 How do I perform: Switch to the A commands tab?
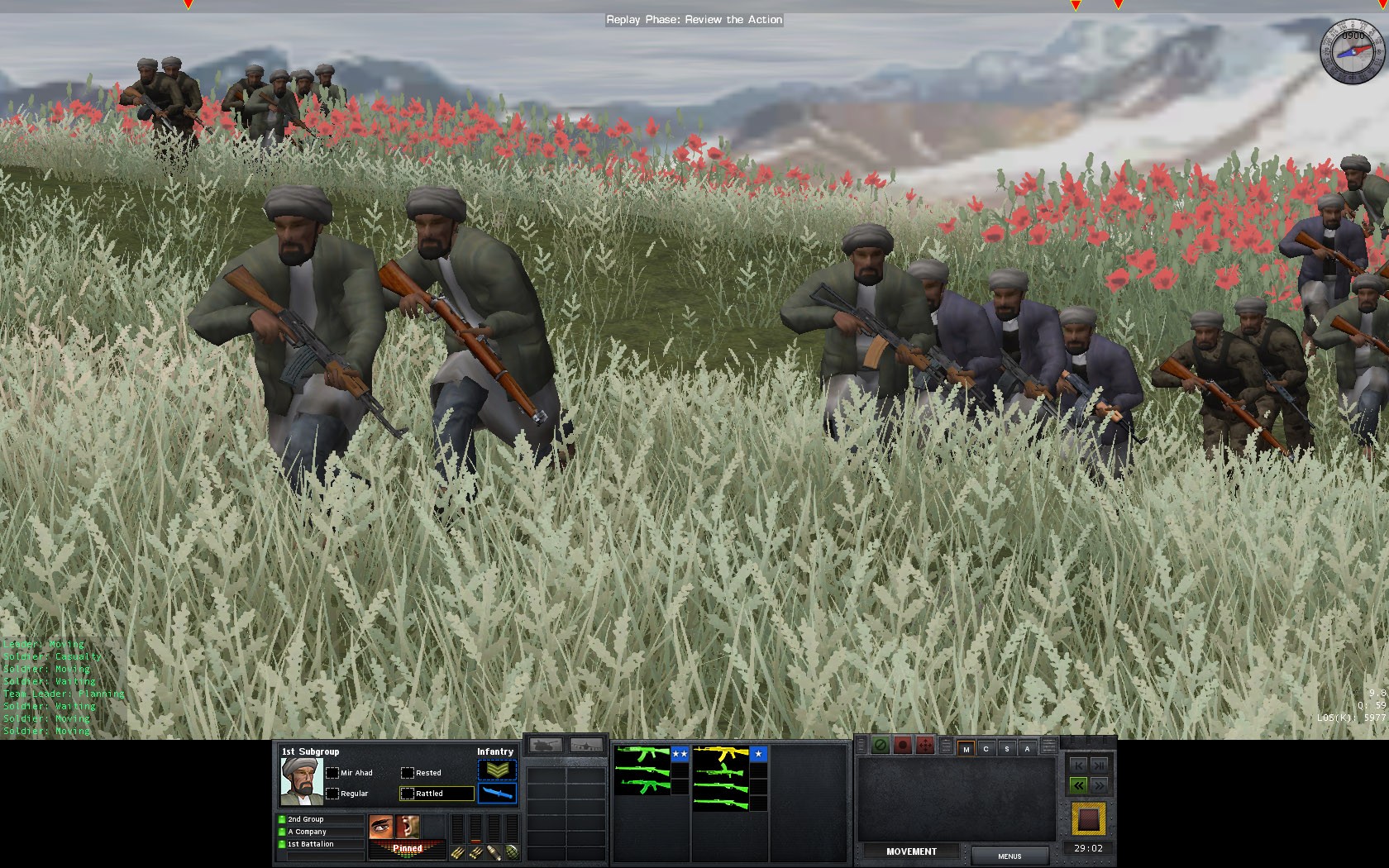pos(1027,749)
